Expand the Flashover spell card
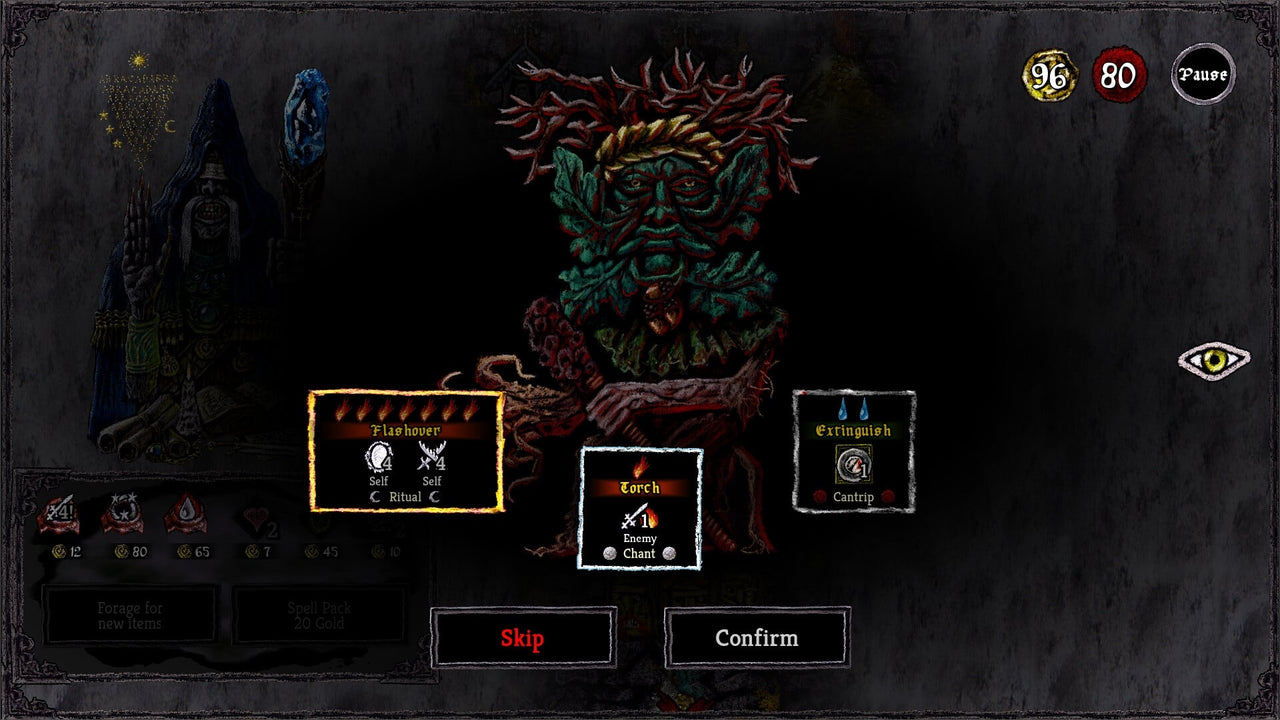The width and height of the screenshot is (1280, 720). (405, 452)
